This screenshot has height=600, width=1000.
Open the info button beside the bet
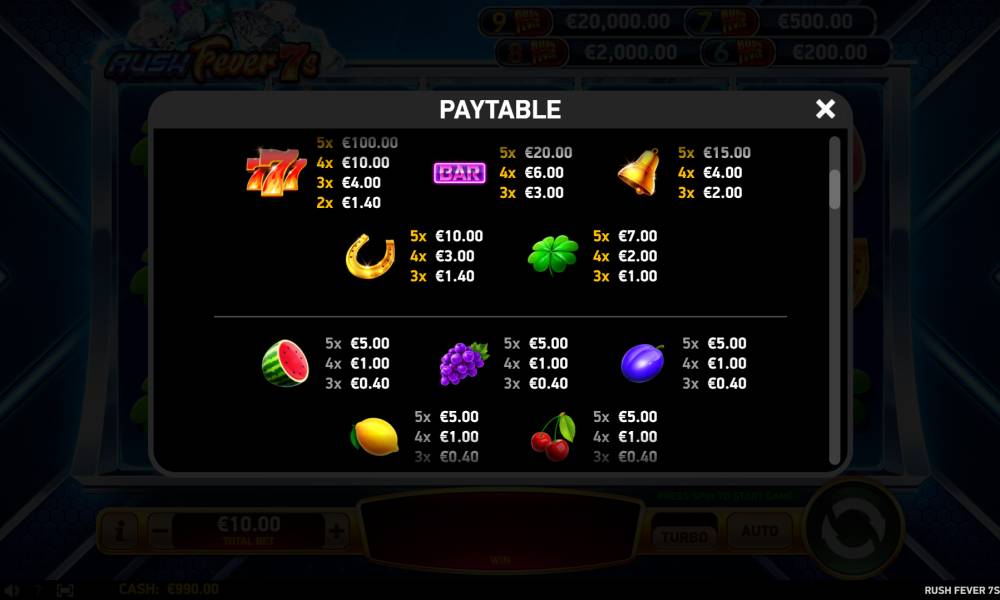(118, 529)
